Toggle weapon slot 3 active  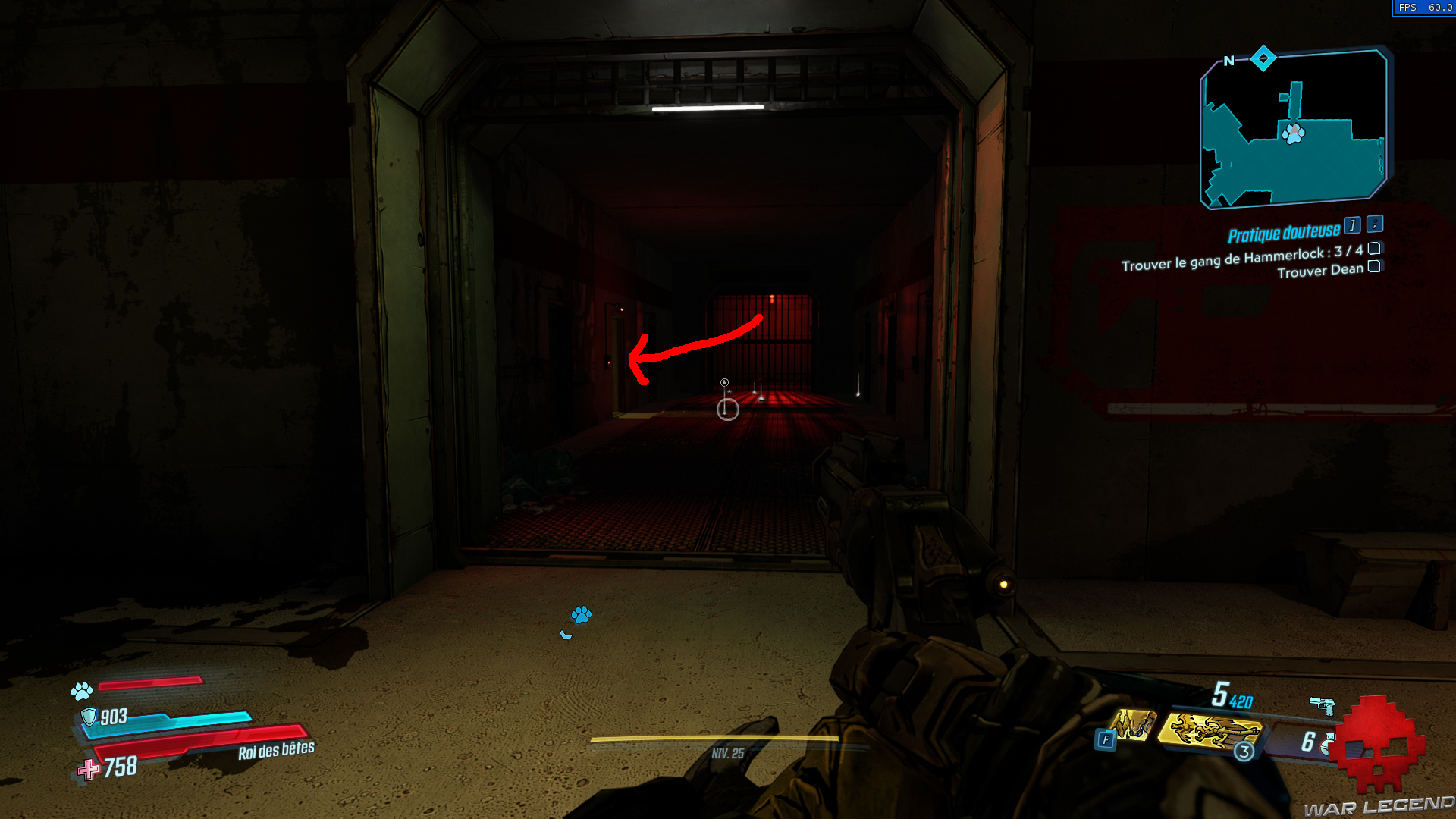[1244, 752]
